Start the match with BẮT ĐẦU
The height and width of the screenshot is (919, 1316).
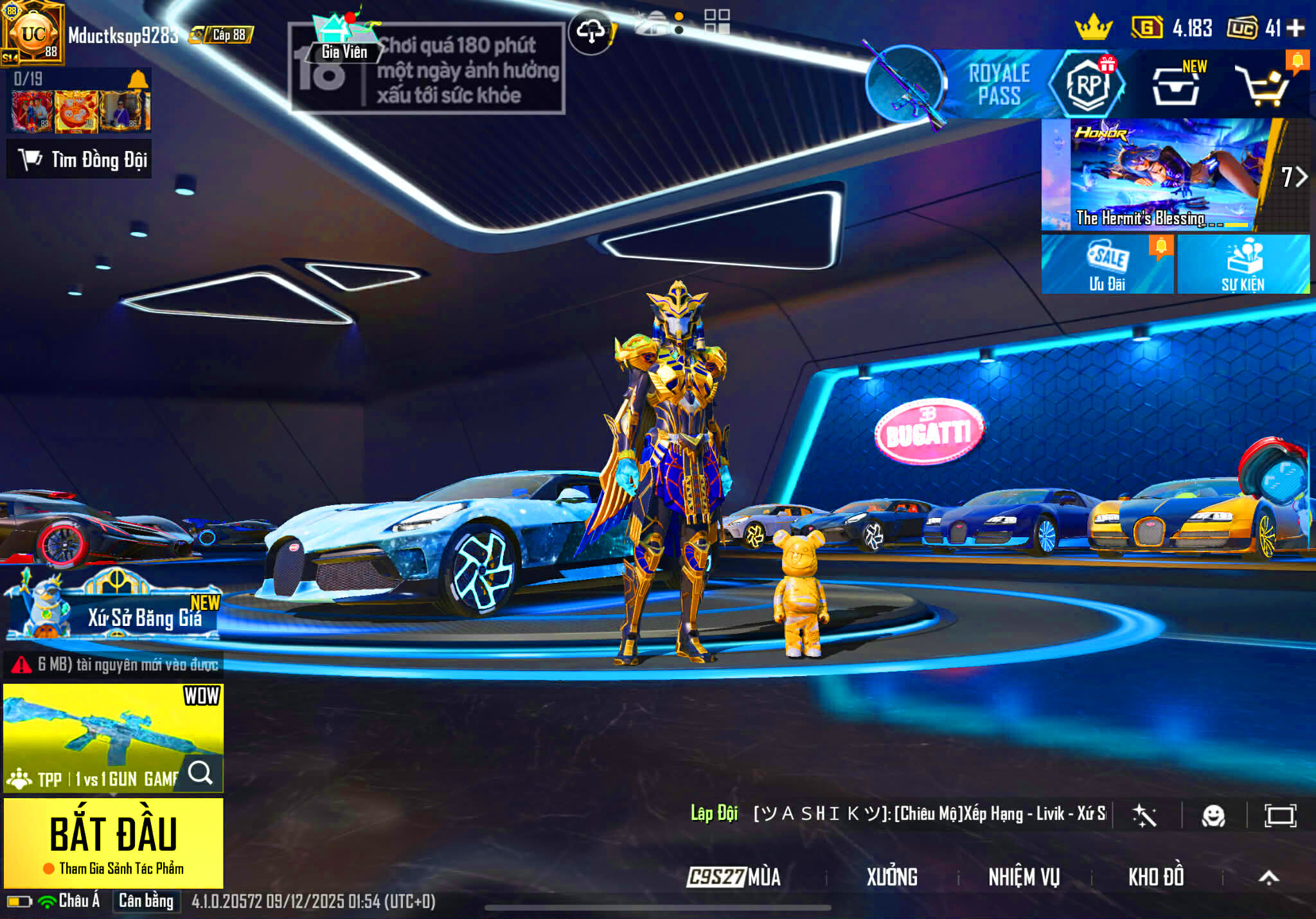tap(113, 835)
